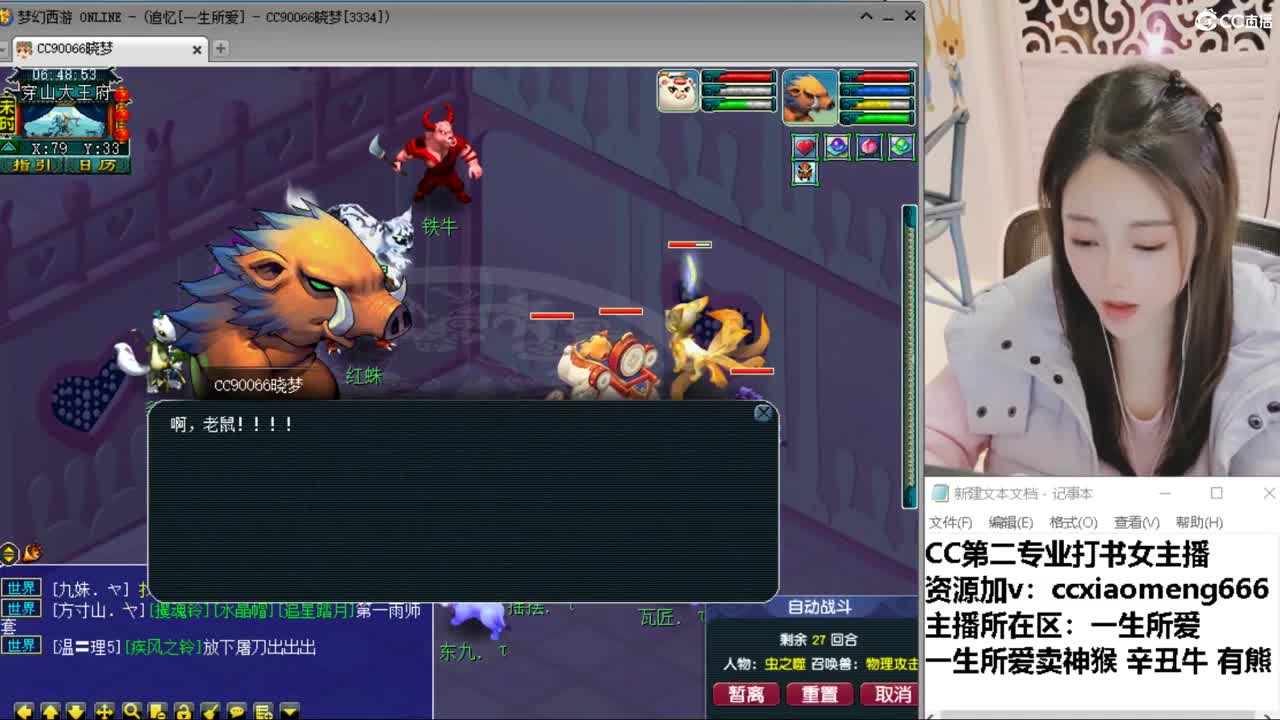The width and height of the screenshot is (1280, 720).
Task: Toggle the lock icon on the bottom toolbar
Action: (x=184, y=710)
